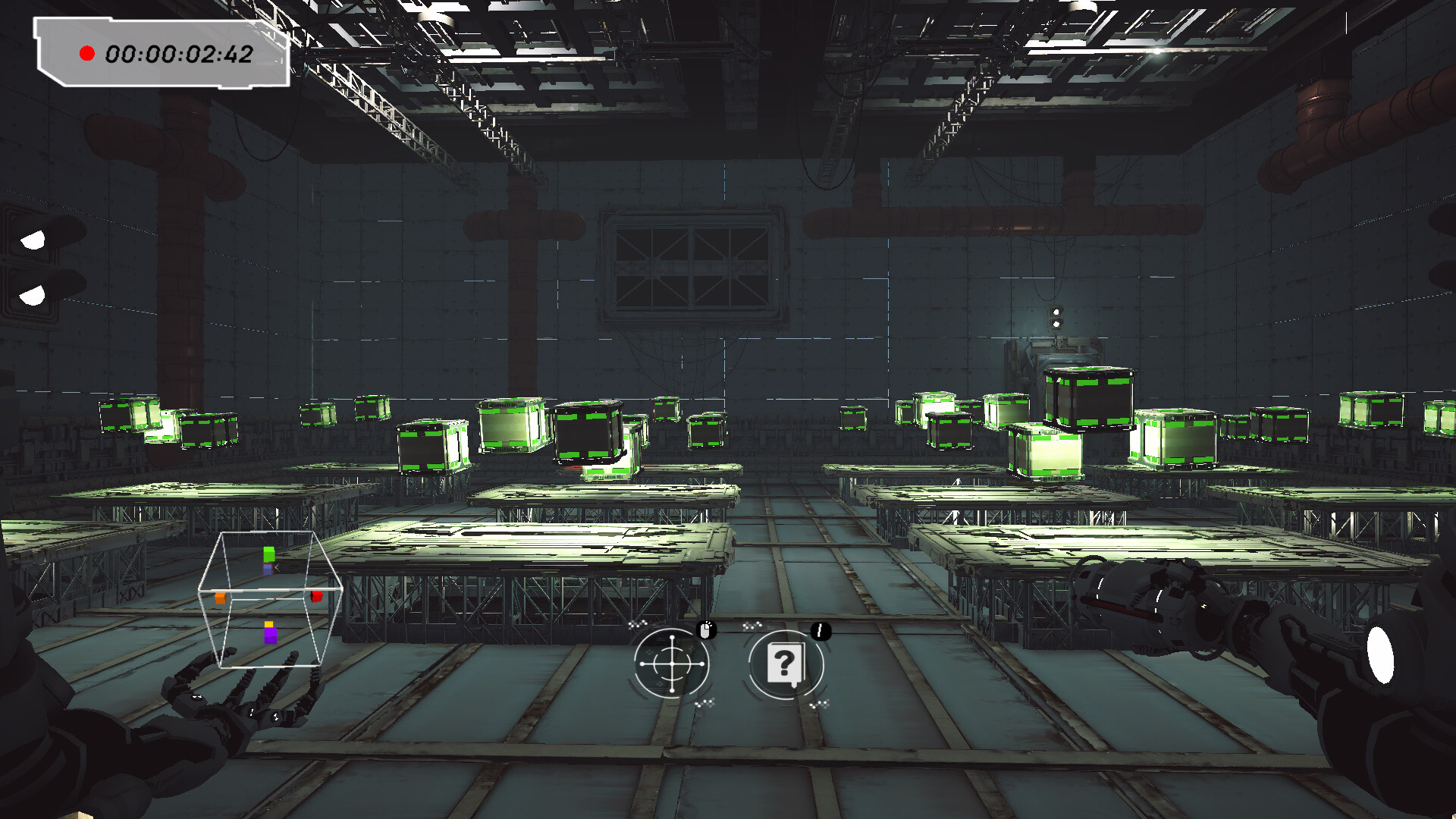Click the orange cube marker in the minimap
Screen dimensions: 1456x819
point(220,598)
